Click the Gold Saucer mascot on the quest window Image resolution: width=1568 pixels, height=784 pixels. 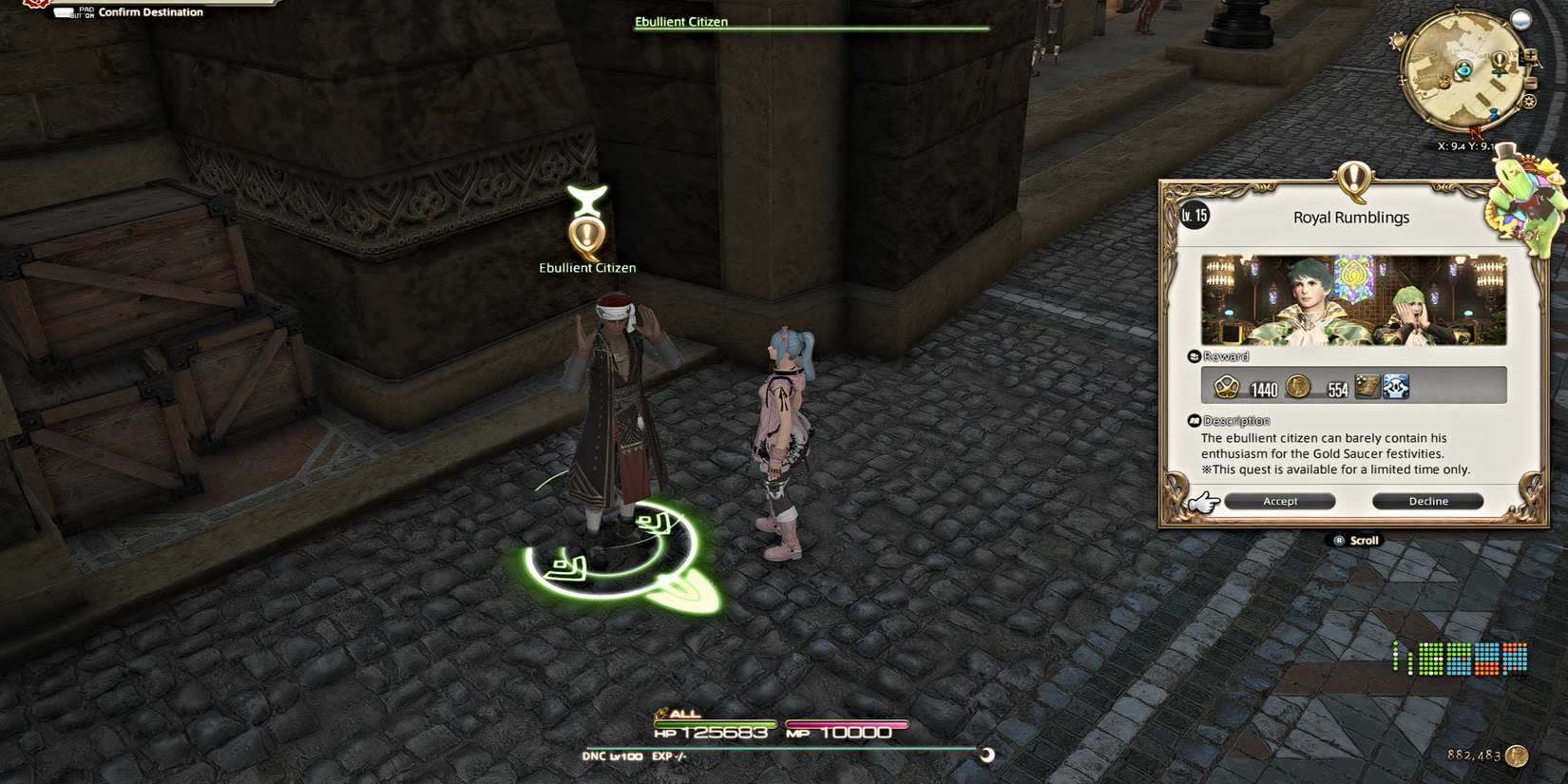pyautogui.click(x=1521, y=197)
